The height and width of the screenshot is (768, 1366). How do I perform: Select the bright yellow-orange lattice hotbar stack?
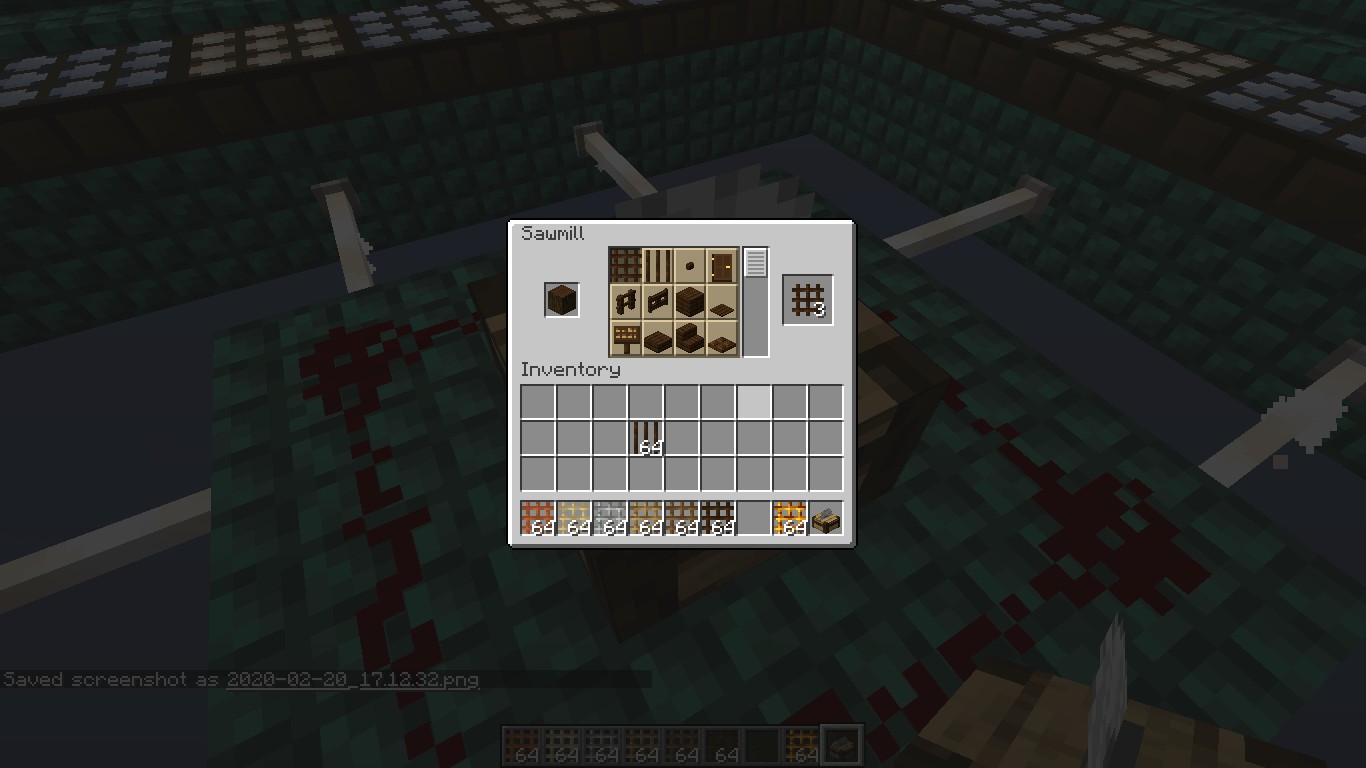790,518
